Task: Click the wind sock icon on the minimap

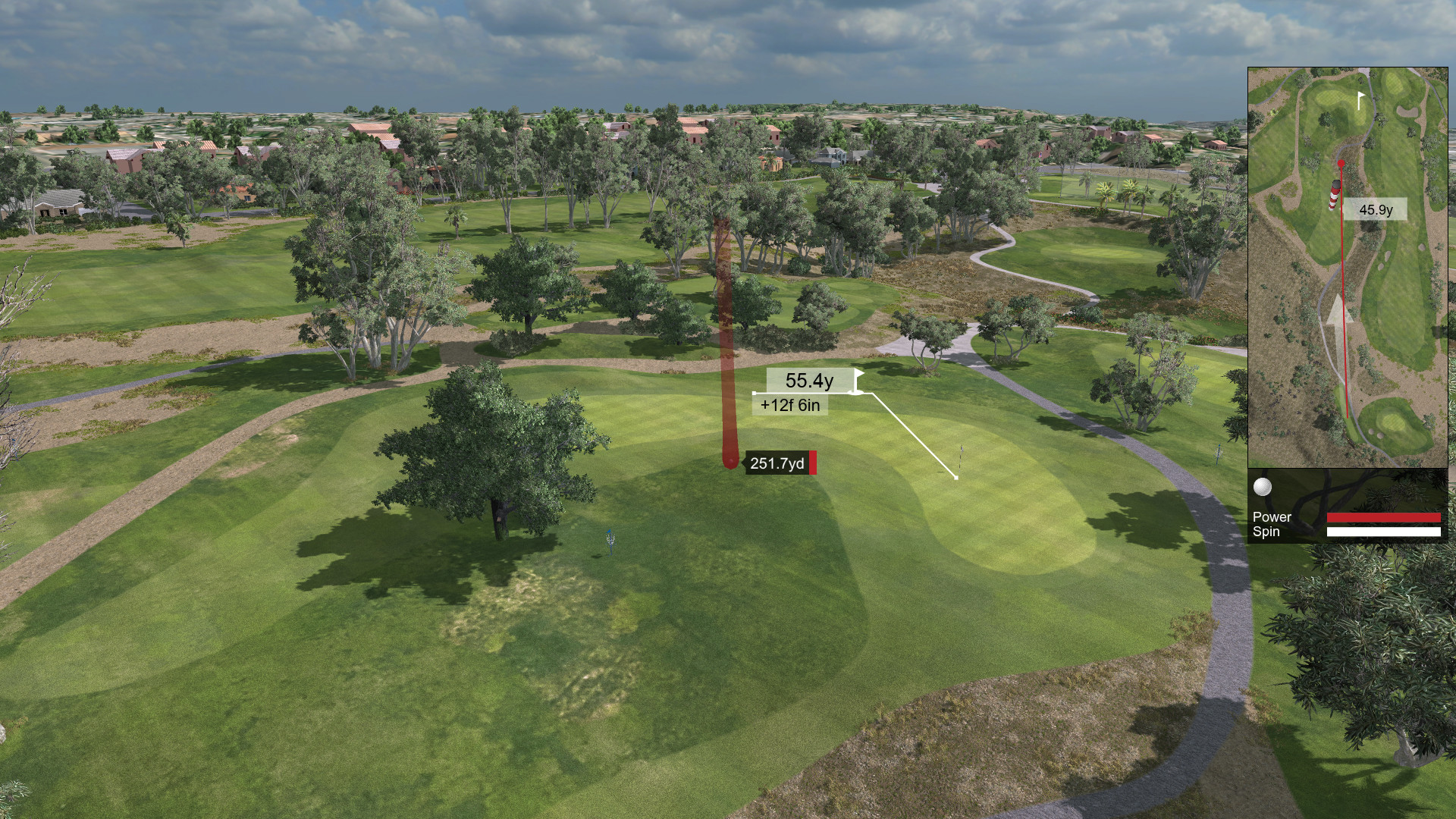Action: 1332,195
